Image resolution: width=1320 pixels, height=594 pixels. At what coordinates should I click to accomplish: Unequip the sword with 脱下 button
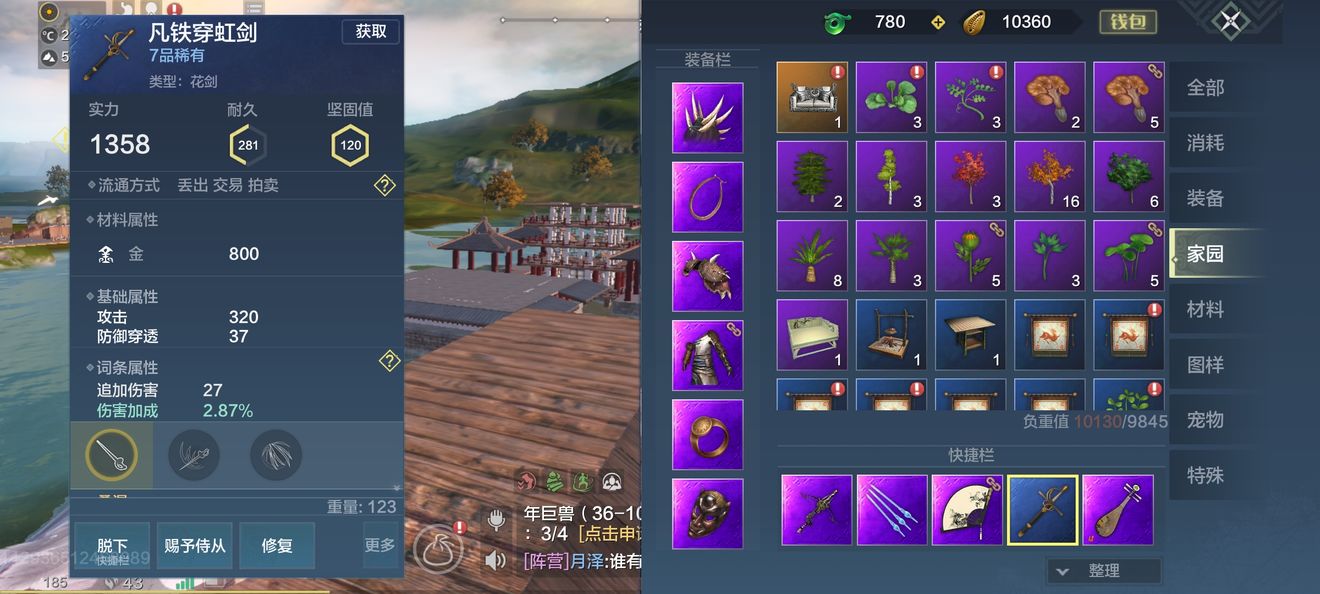coord(112,546)
